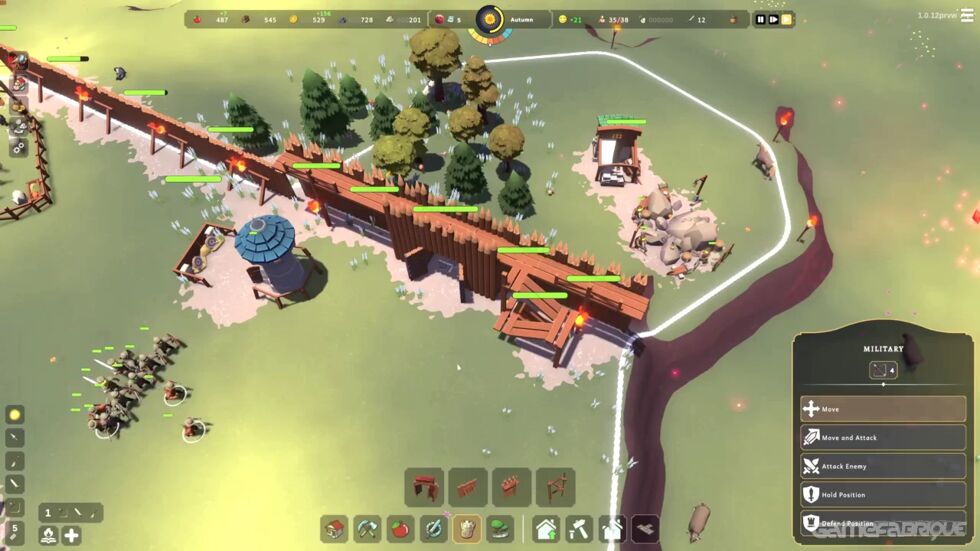Choose the wooden watchtower frame option
This screenshot has height=551, width=980.
pos(555,487)
